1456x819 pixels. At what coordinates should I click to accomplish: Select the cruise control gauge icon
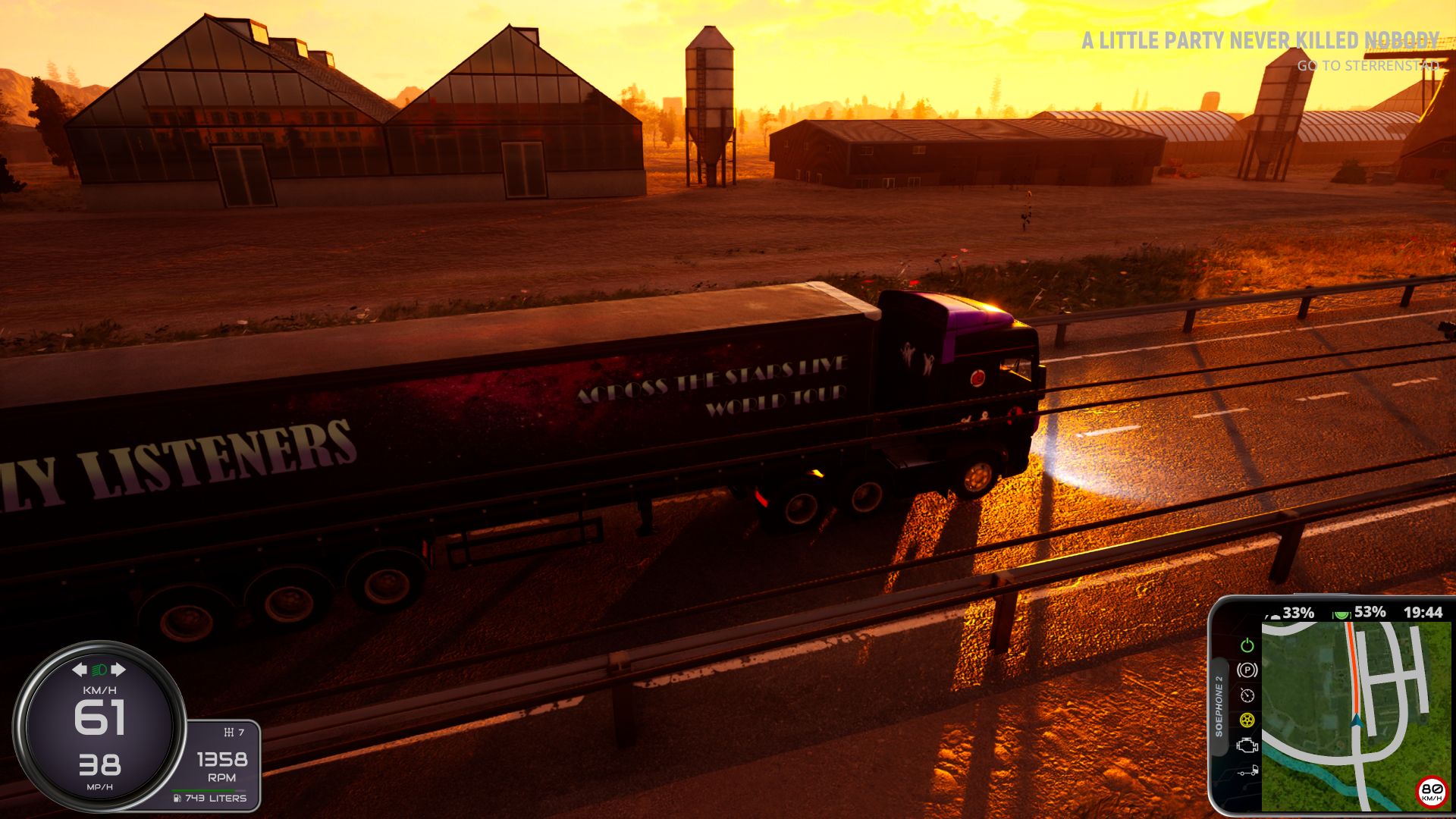point(1247,695)
